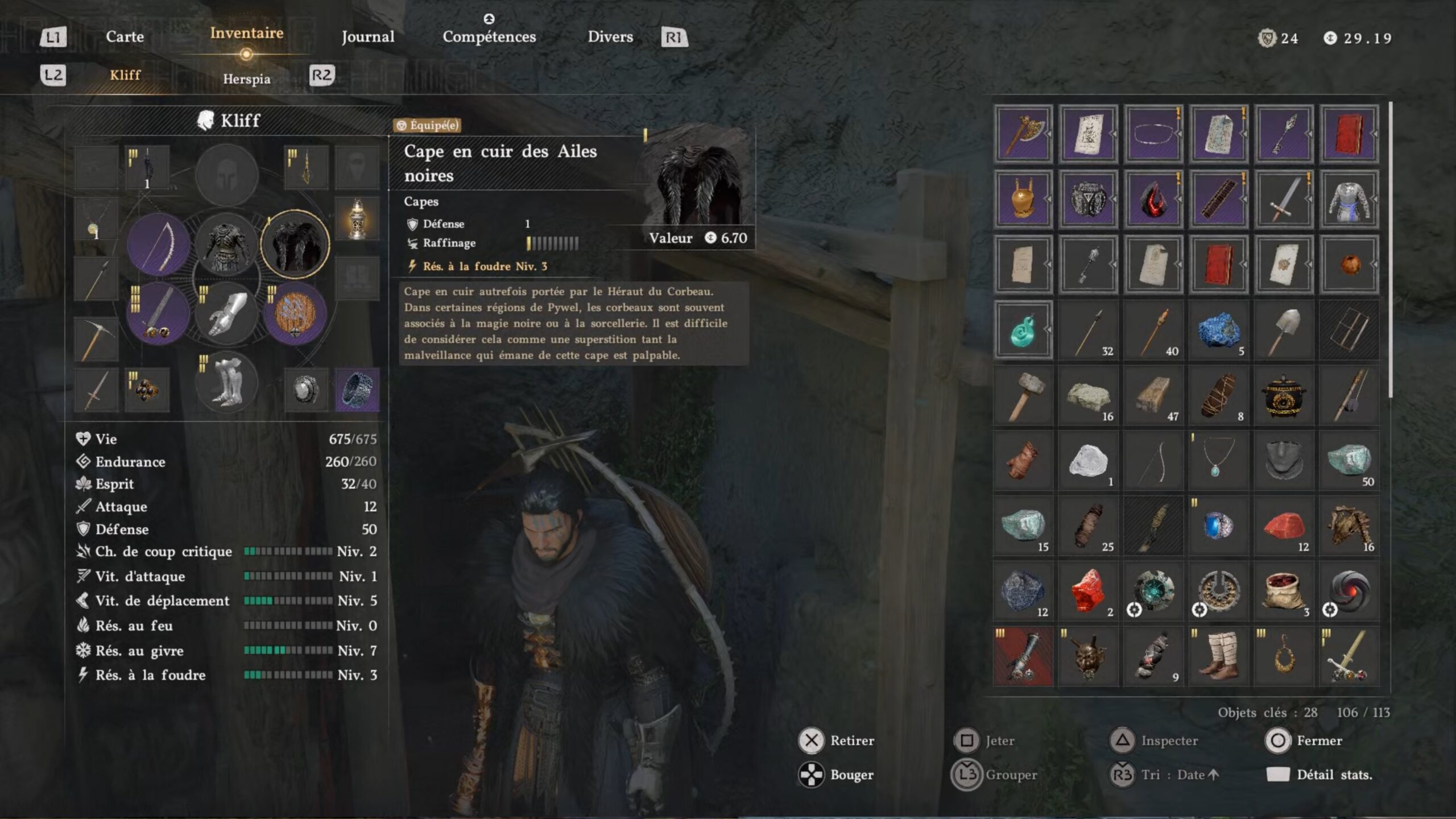
Task: Open the Carte tab
Action: [x=125, y=37]
